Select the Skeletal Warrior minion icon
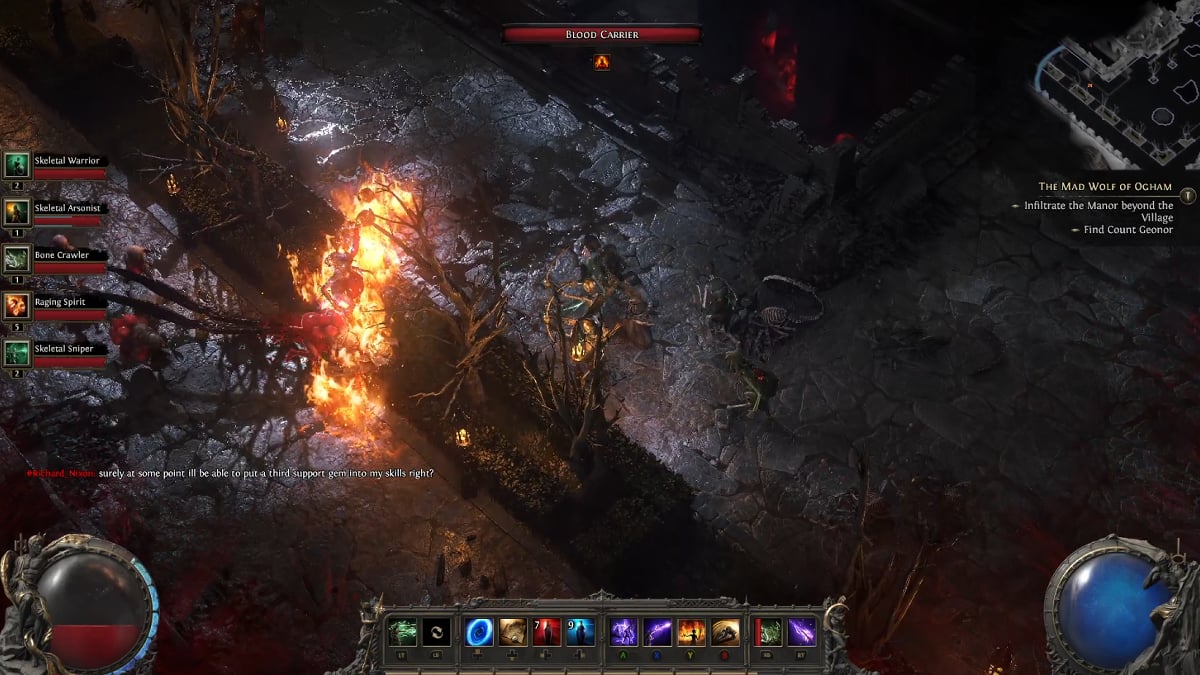This screenshot has width=1200, height=675. click(17, 165)
